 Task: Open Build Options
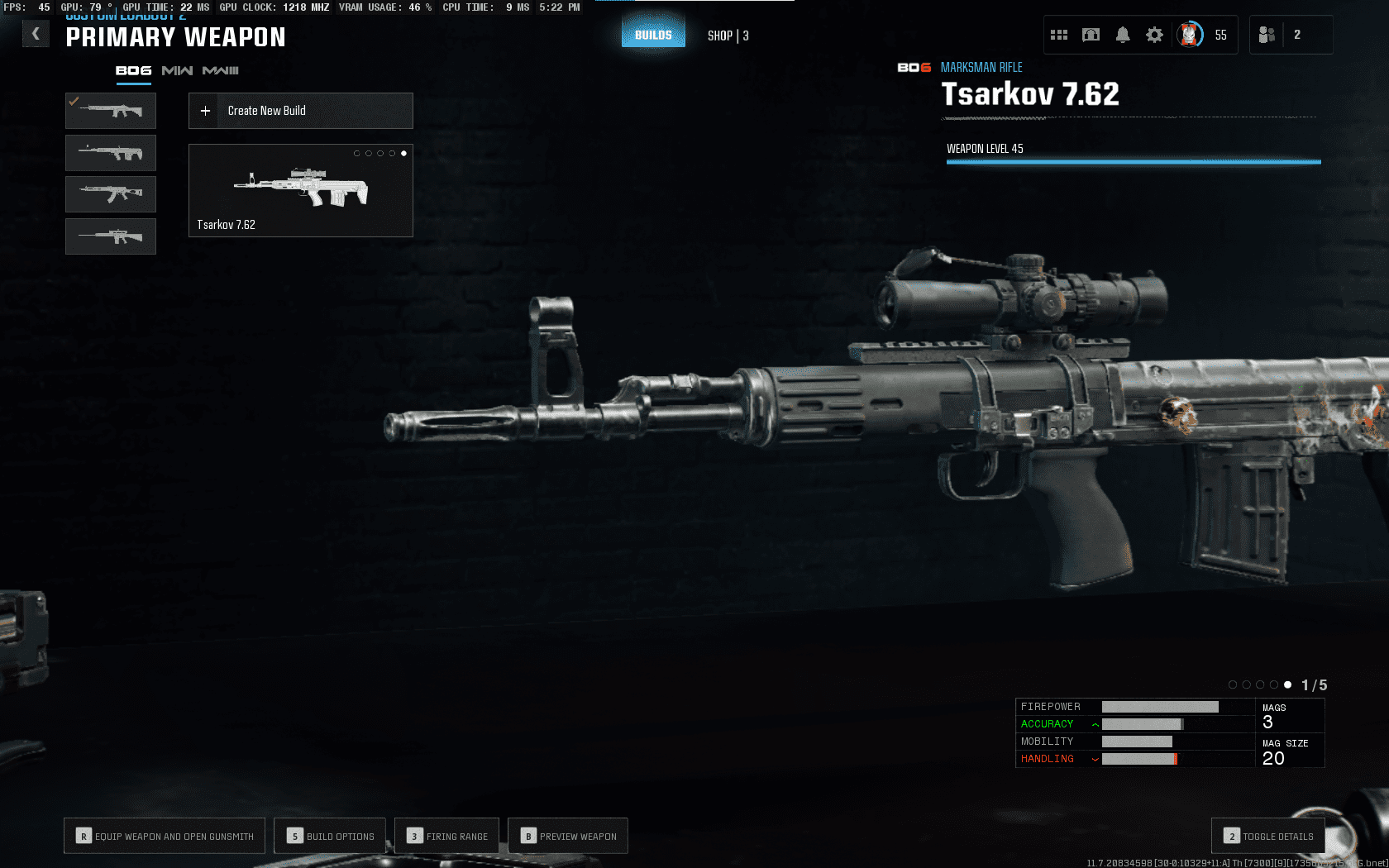331,836
